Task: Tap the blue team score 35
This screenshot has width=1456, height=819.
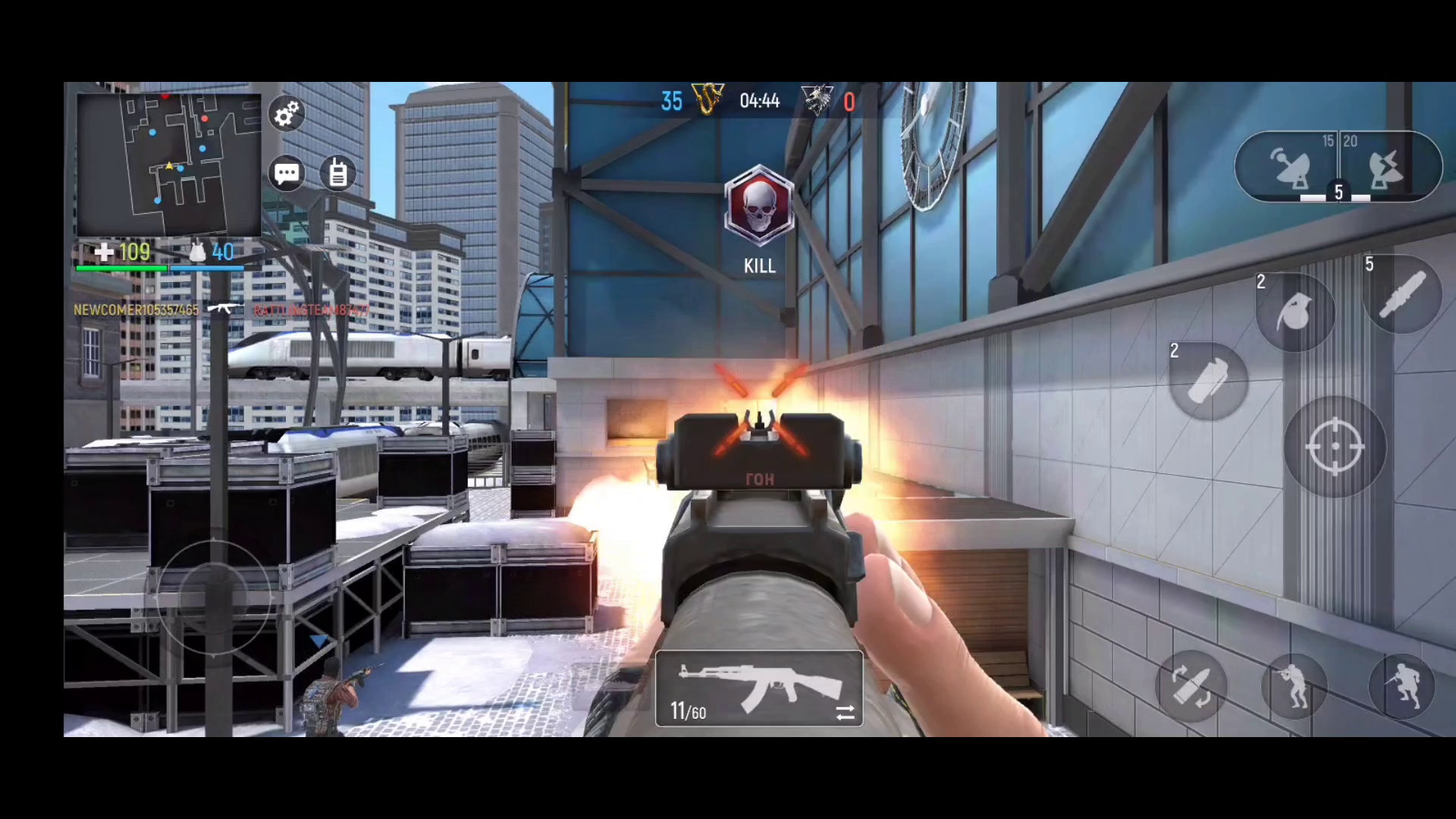Action: pyautogui.click(x=670, y=101)
